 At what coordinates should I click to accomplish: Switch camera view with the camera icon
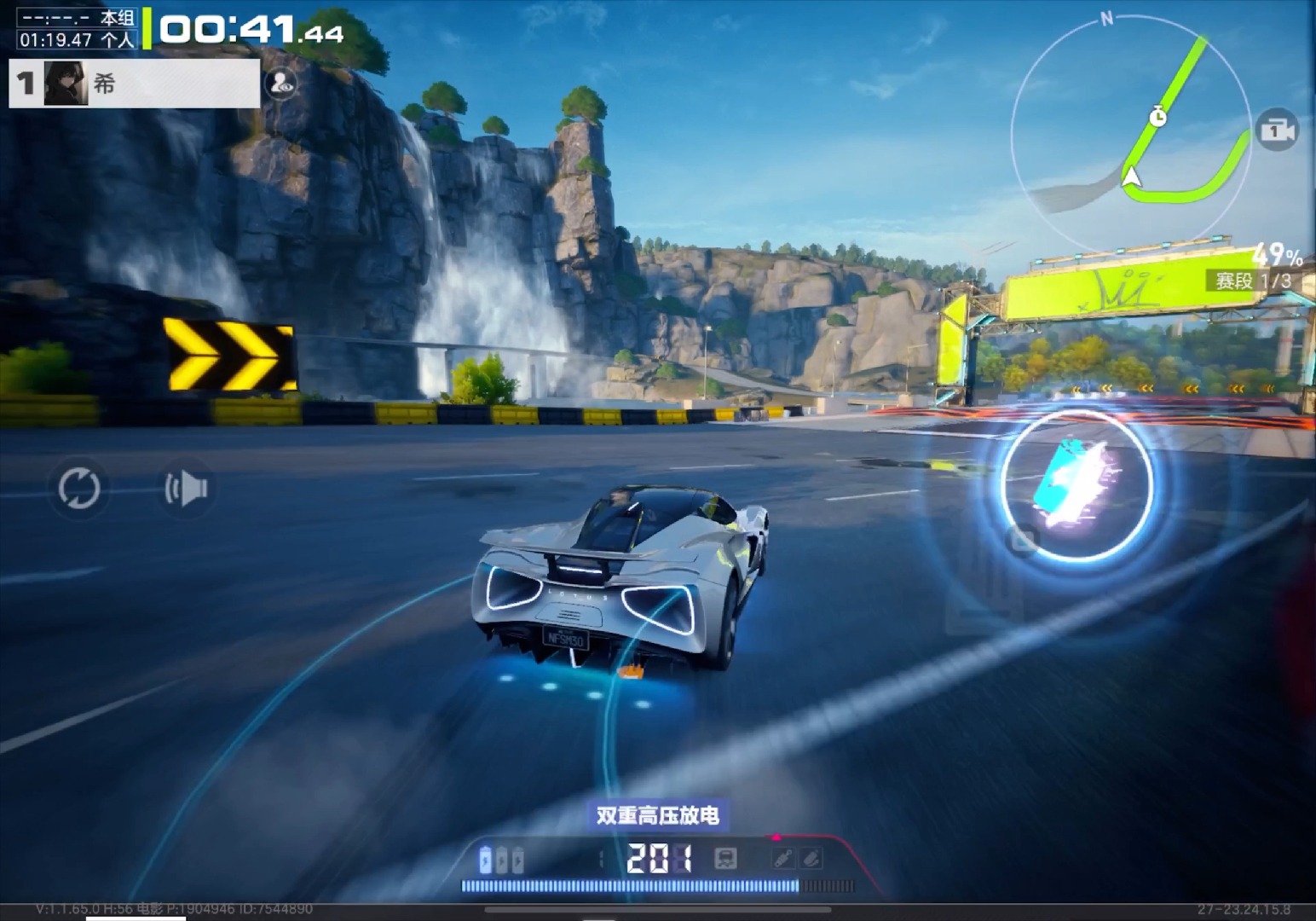pos(1276,130)
